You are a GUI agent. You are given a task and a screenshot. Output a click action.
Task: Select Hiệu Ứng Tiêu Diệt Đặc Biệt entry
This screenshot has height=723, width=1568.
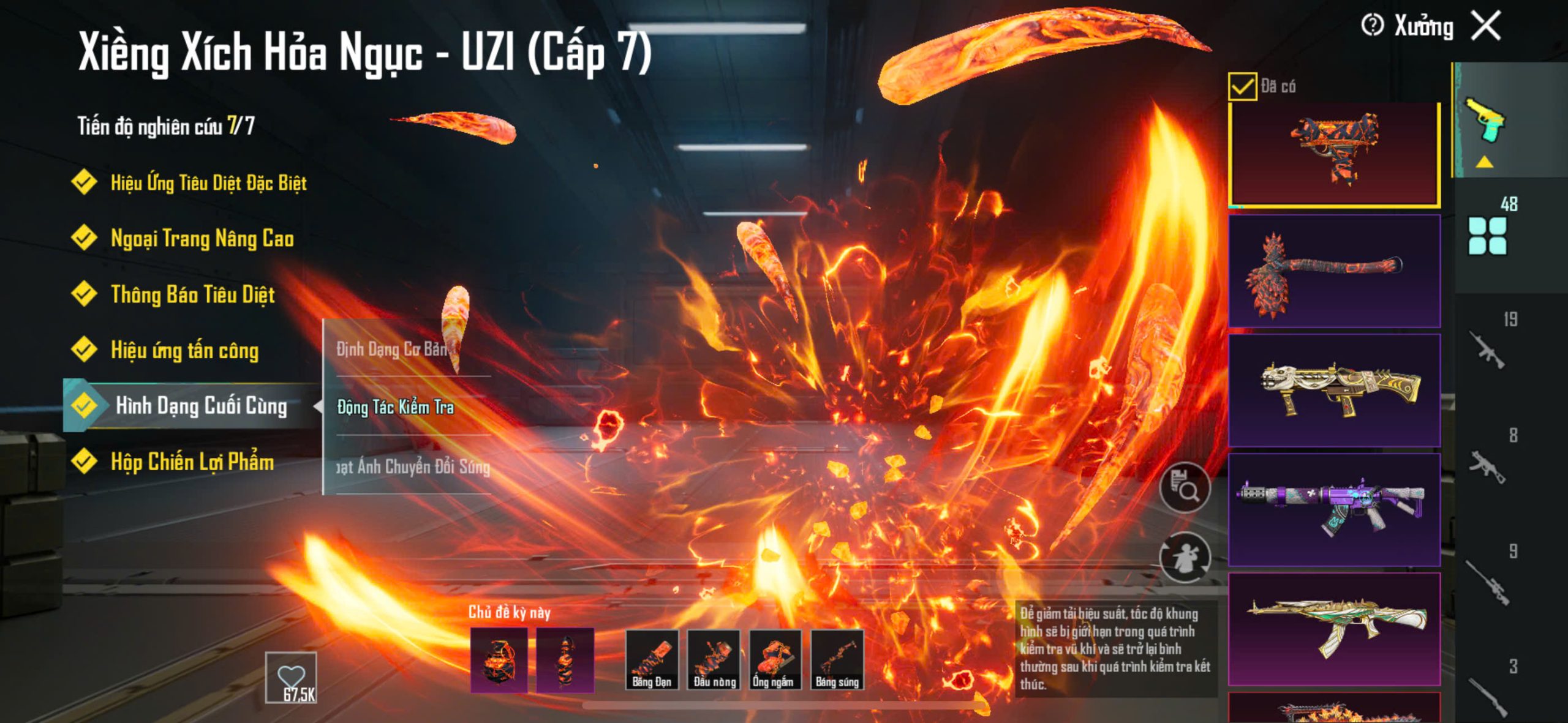[x=208, y=182]
